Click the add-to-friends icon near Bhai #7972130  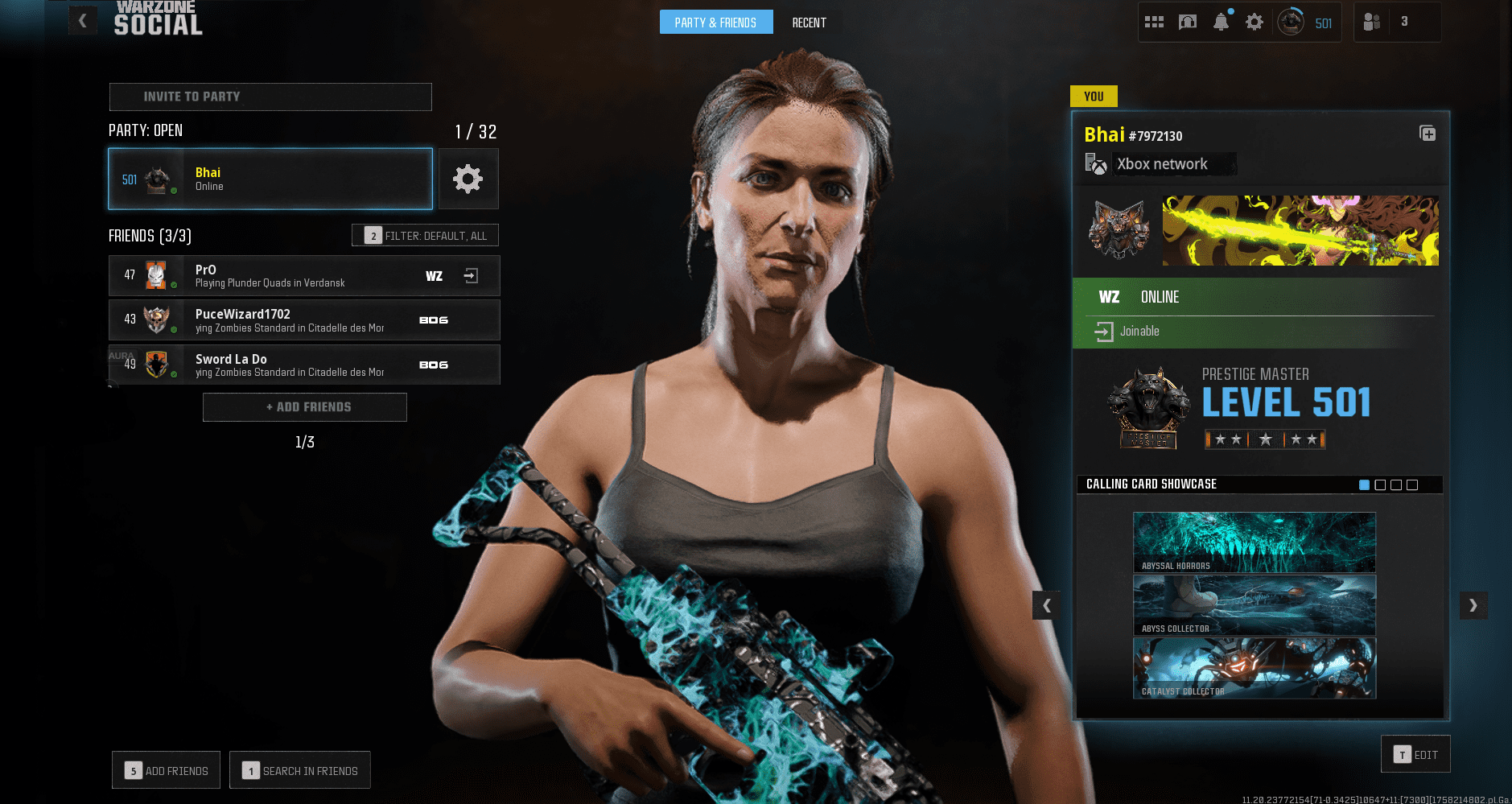click(1428, 134)
